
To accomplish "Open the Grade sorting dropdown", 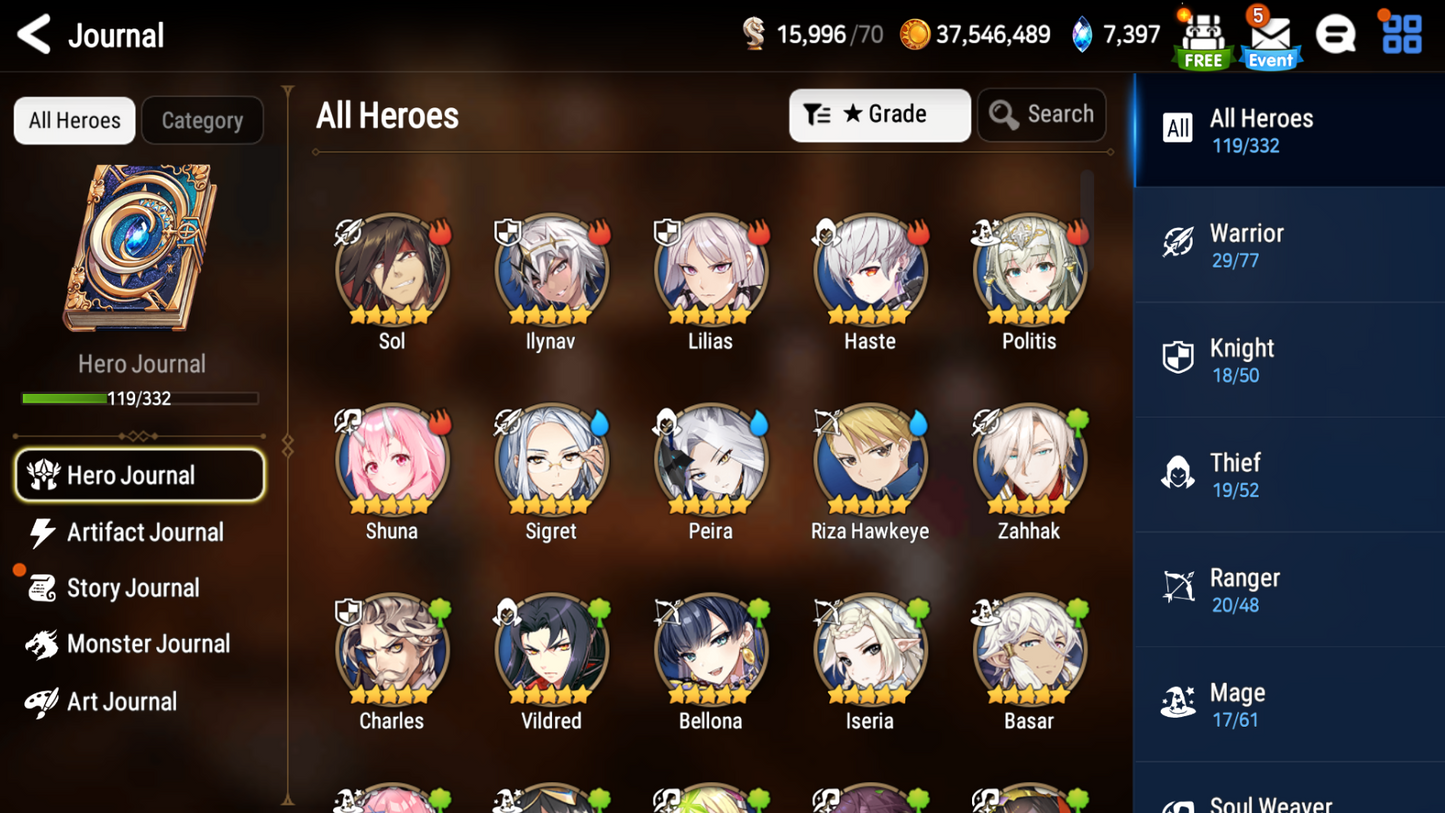I will [x=879, y=114].
